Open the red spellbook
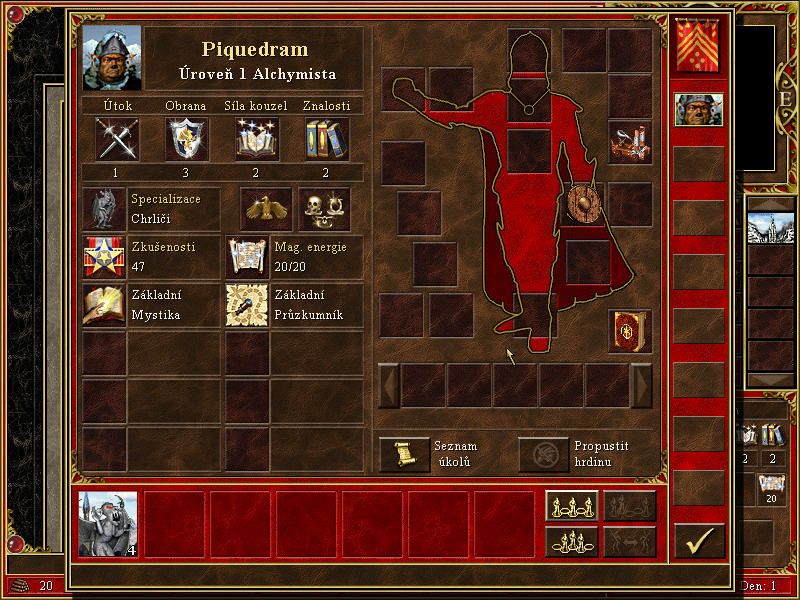The image size is (800, 600). 630,331
